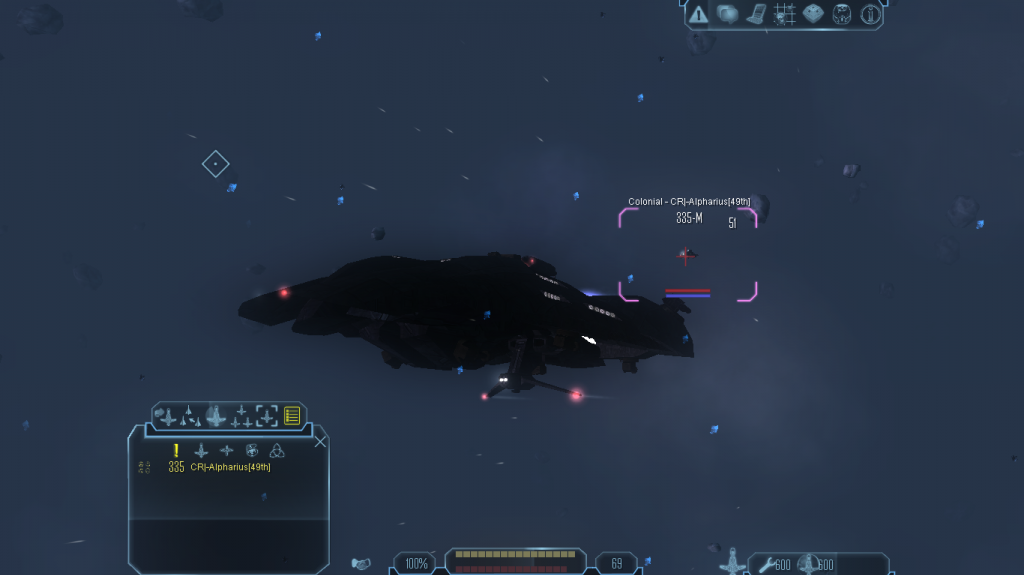Toggle the yellow list view button
This screenshot has width=1024, height=575.
(292, 416)
